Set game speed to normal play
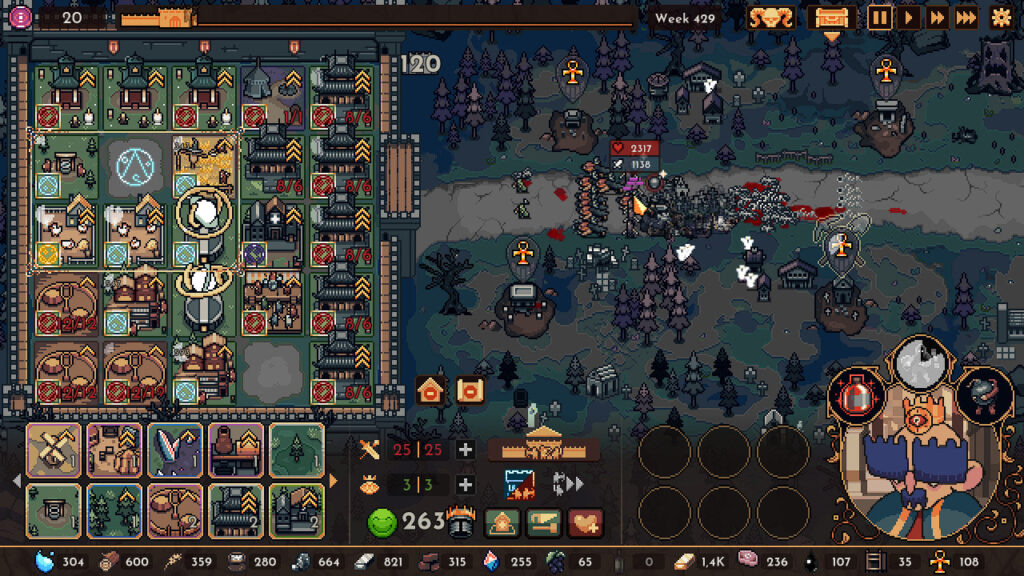The height and width of the screenshot is (576, 1024). [x=908, y=17]
